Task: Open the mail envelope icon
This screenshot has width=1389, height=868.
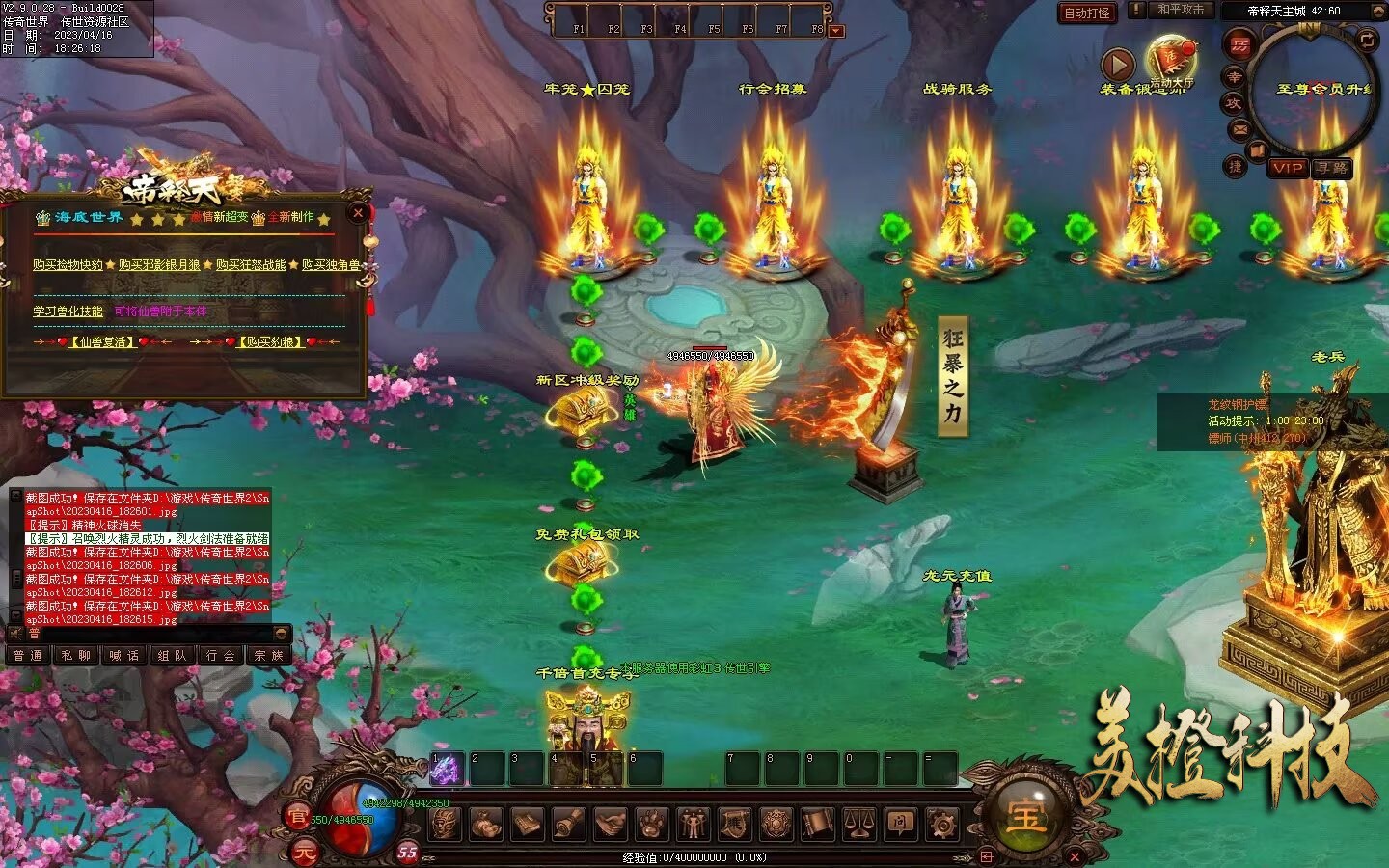Action: (1239, 128)
